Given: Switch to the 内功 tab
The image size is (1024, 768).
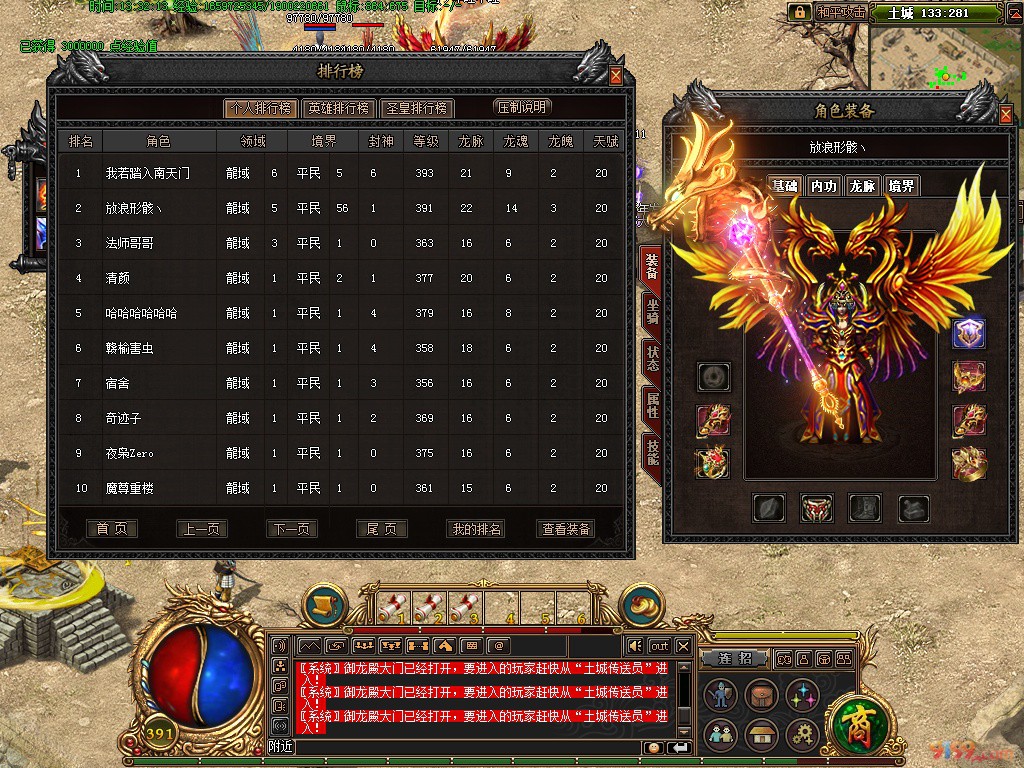Looking at the screenshot, I should click(823, 186).
